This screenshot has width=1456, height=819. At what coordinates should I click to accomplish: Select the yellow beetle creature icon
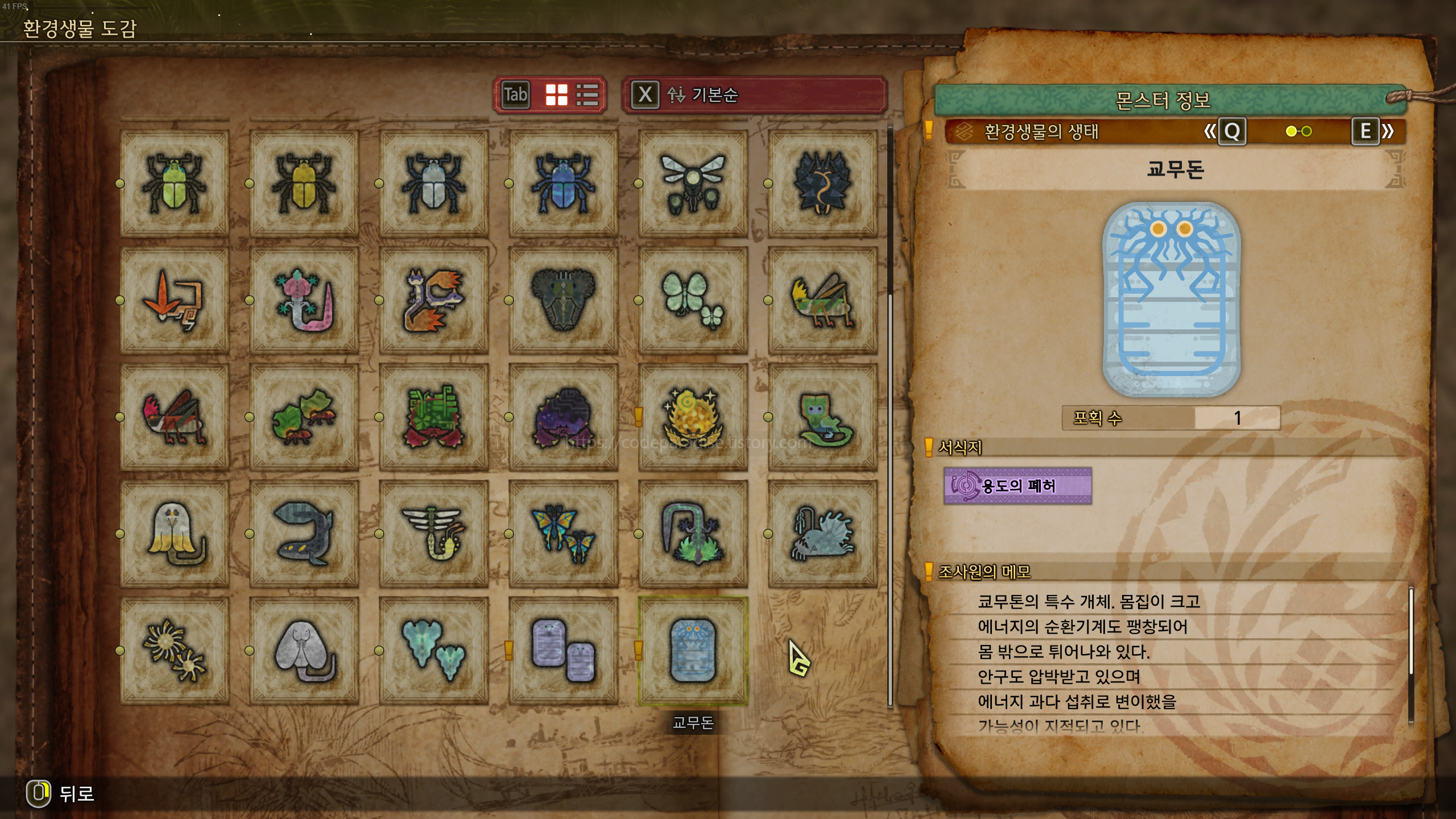pos(303,182)
